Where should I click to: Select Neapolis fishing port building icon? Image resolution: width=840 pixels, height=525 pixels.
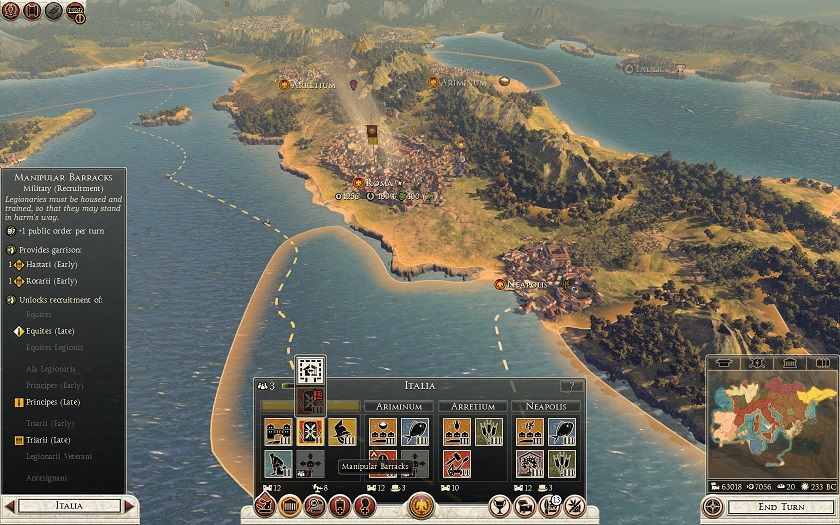[562, 431]
